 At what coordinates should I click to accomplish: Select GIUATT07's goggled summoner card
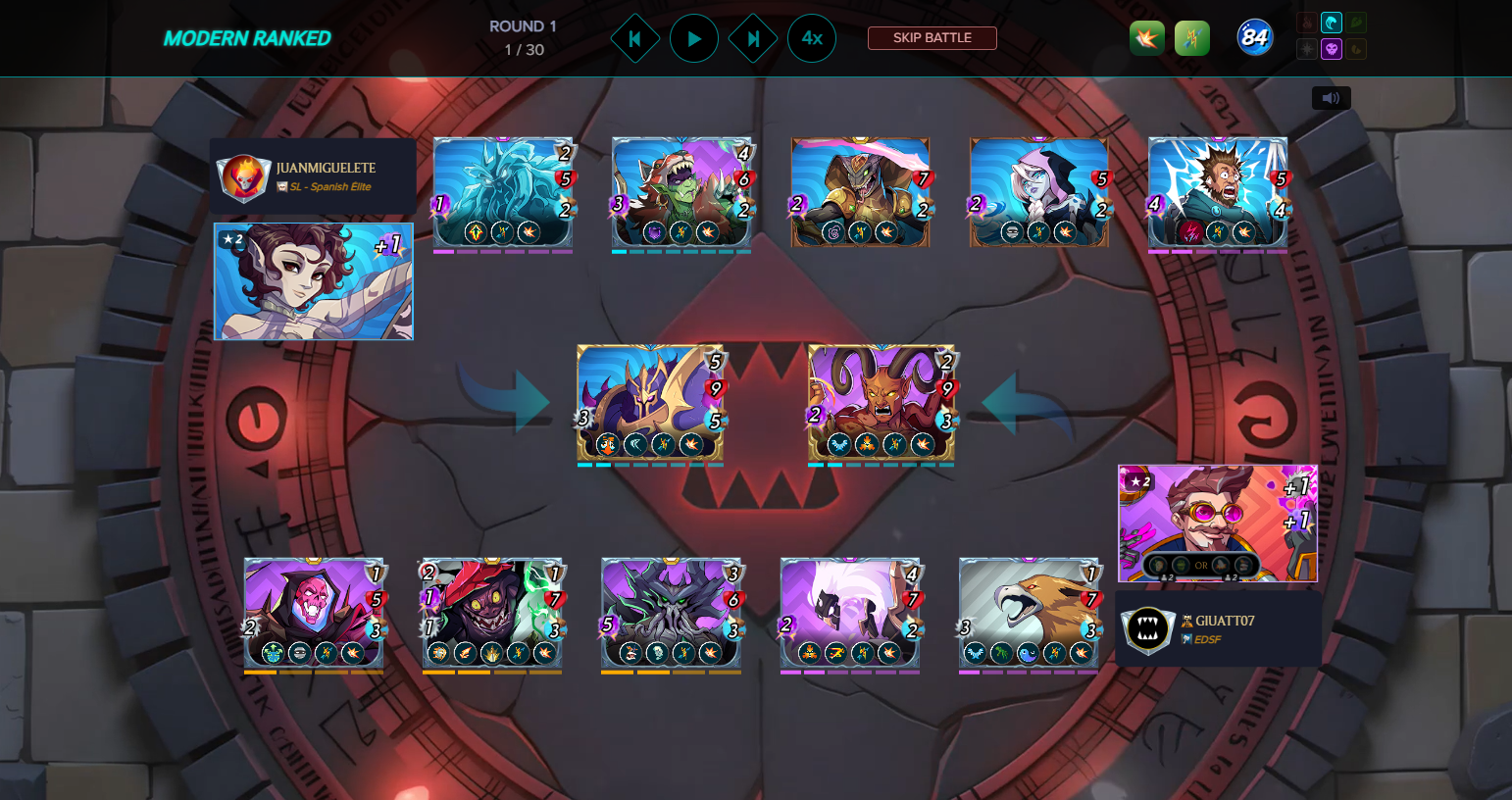click(1217, 523)
